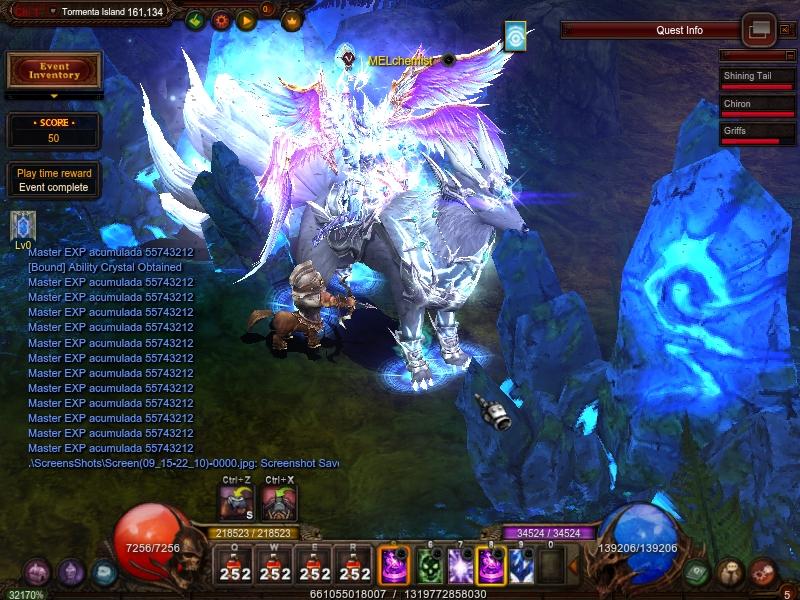Screen dimensions: 800x600
Task: Open the red gears button in bottom-right corner
Action: (763, 572)
